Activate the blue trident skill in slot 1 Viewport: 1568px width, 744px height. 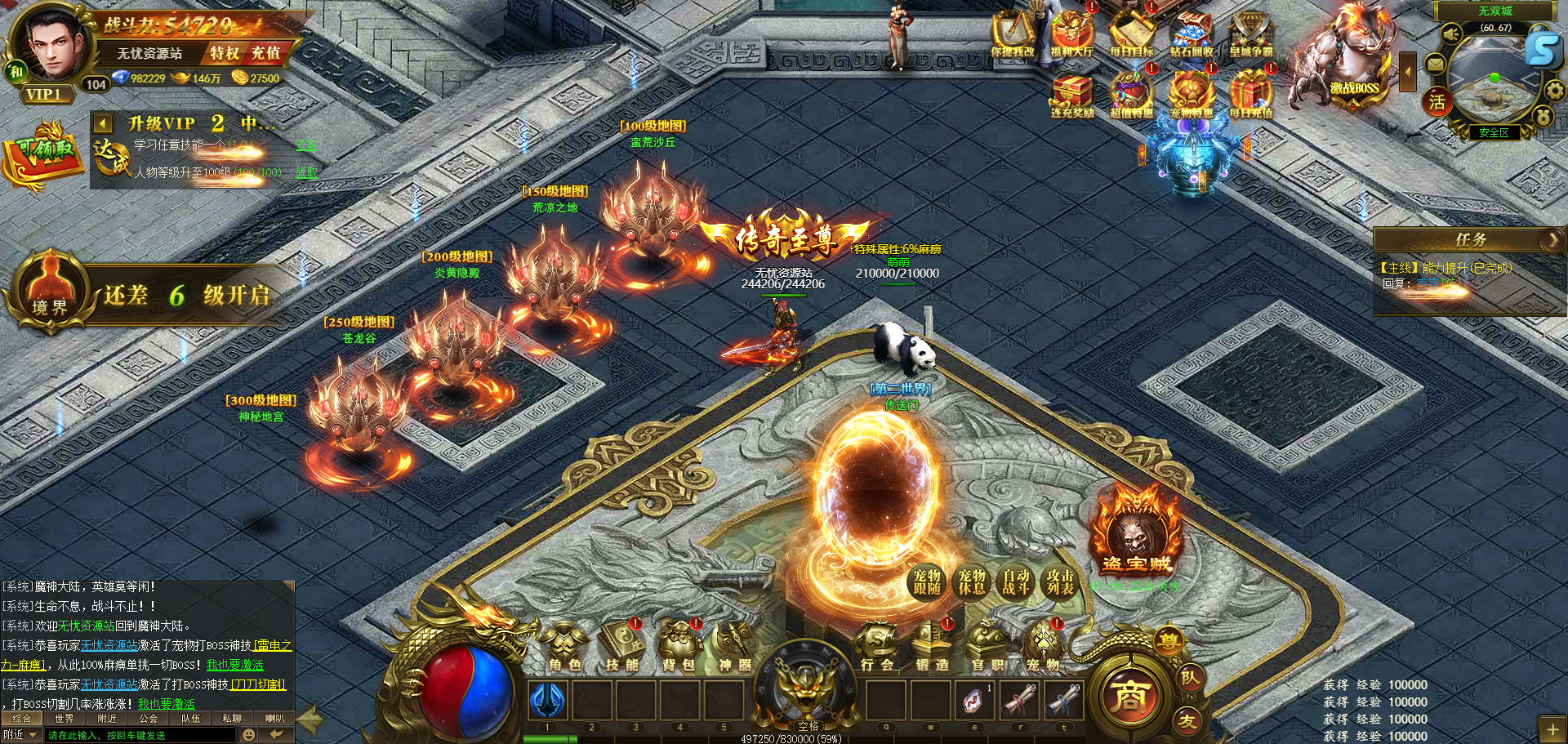click(x=547, y=701)
